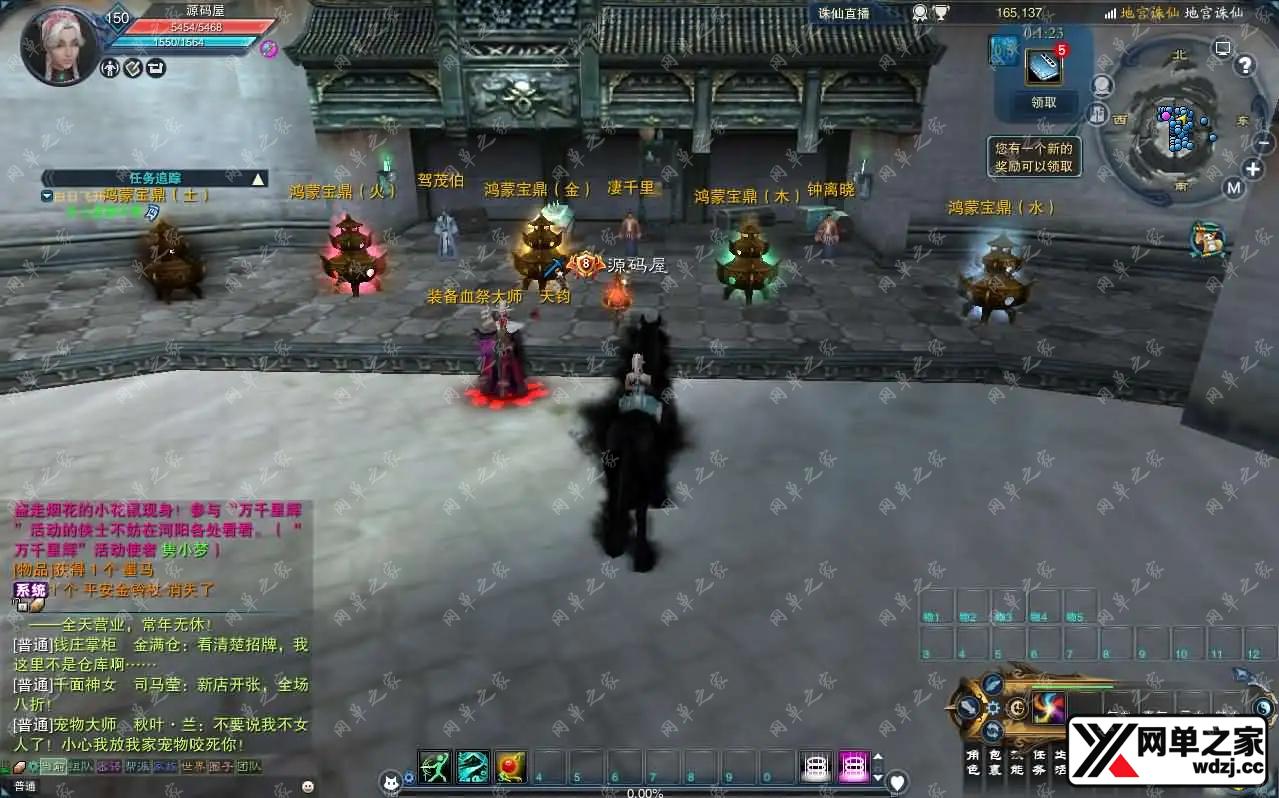Activate the archer skill in hotbar slot one
The image size is (1279, 798).
[x=435, y=766]
